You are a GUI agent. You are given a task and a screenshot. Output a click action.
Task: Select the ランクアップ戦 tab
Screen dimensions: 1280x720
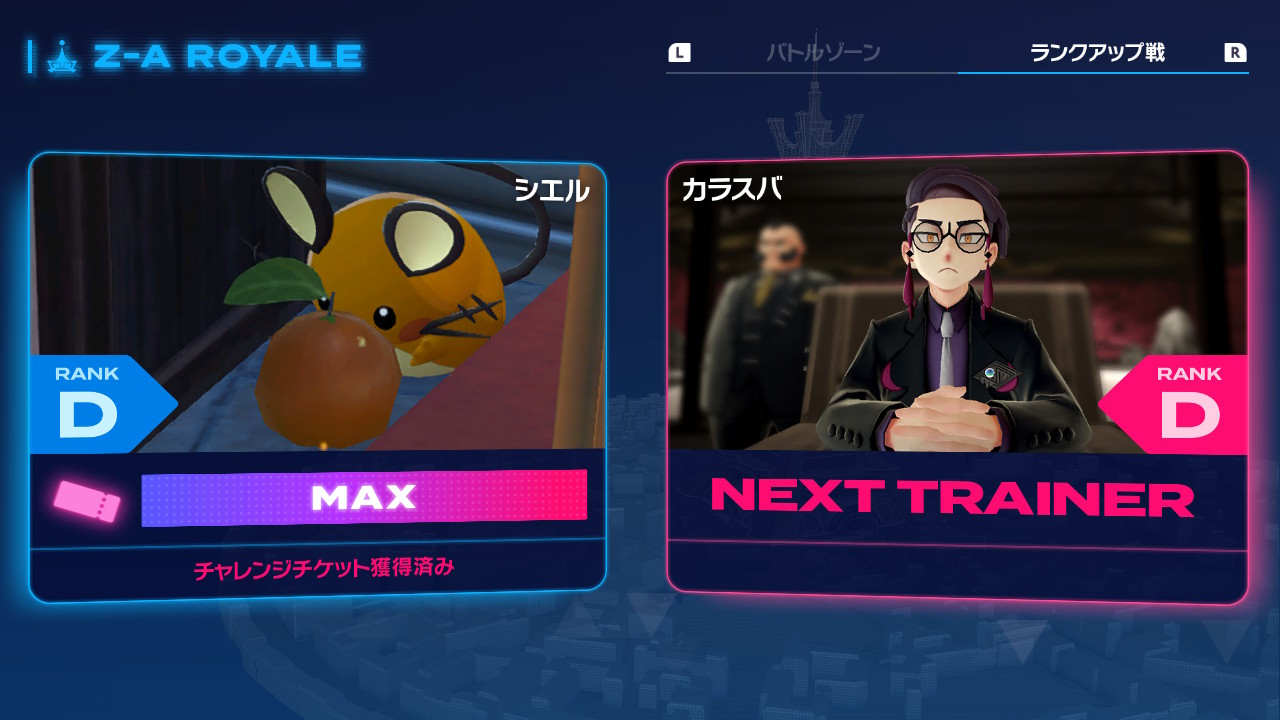point(1097,53)
